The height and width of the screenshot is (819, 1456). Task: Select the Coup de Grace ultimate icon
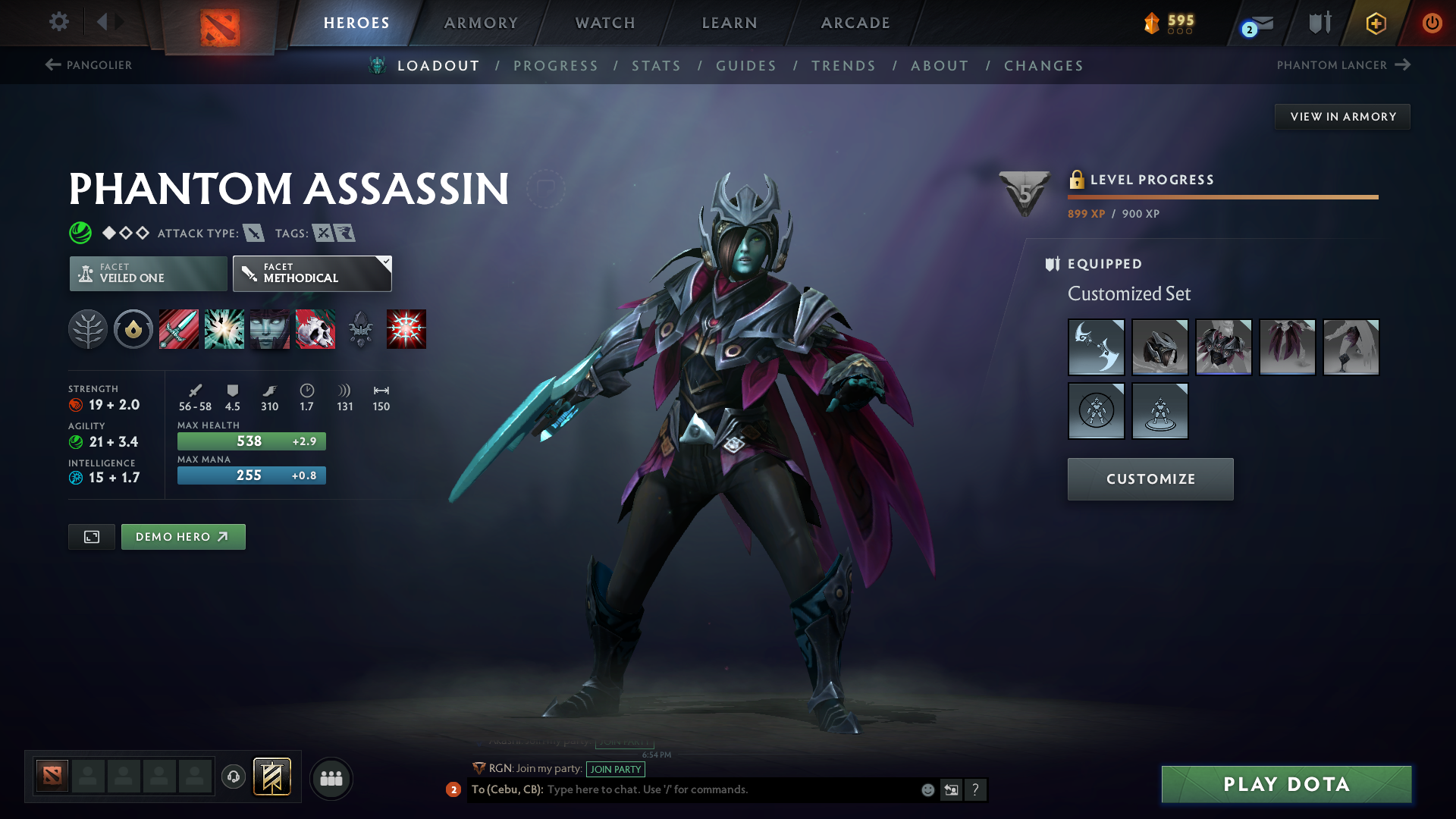[406, 329]
